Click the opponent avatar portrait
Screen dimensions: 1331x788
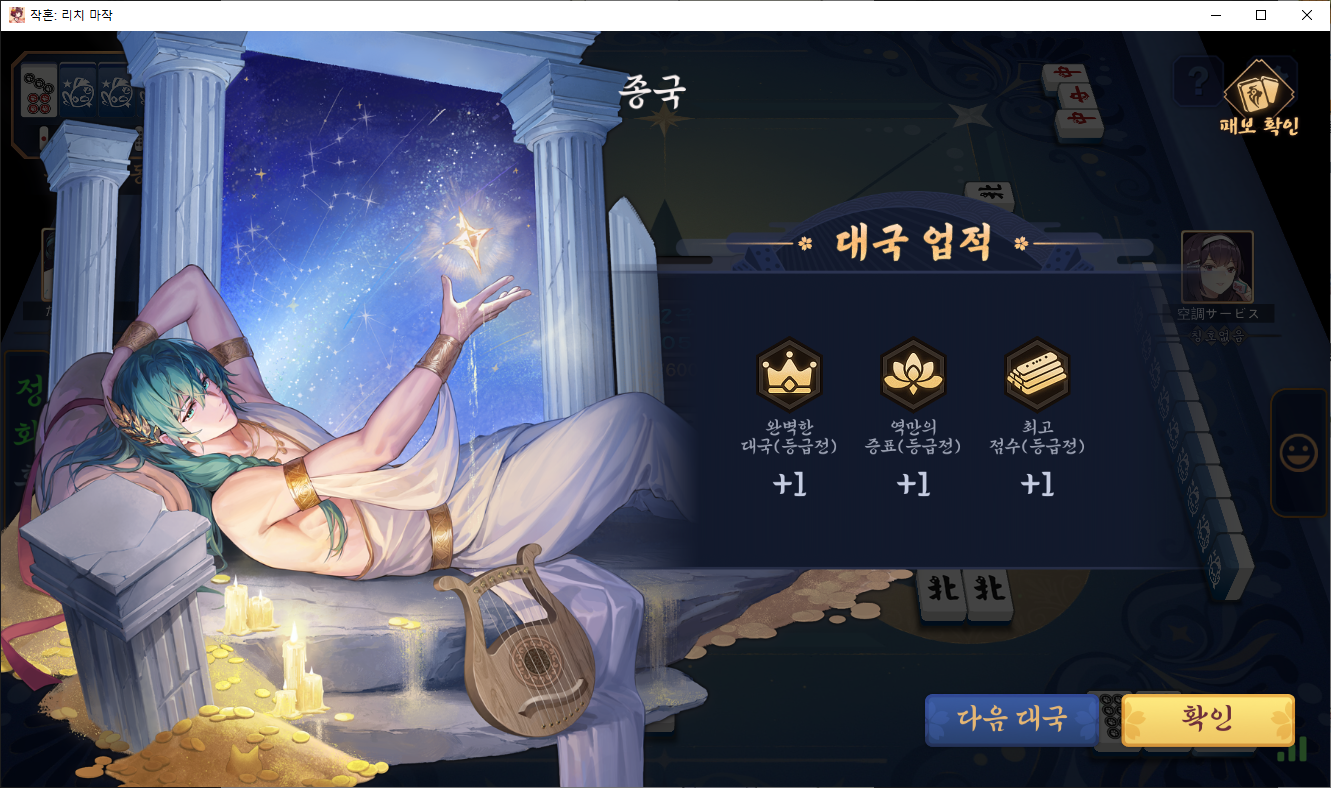[x=1216, y=266]
